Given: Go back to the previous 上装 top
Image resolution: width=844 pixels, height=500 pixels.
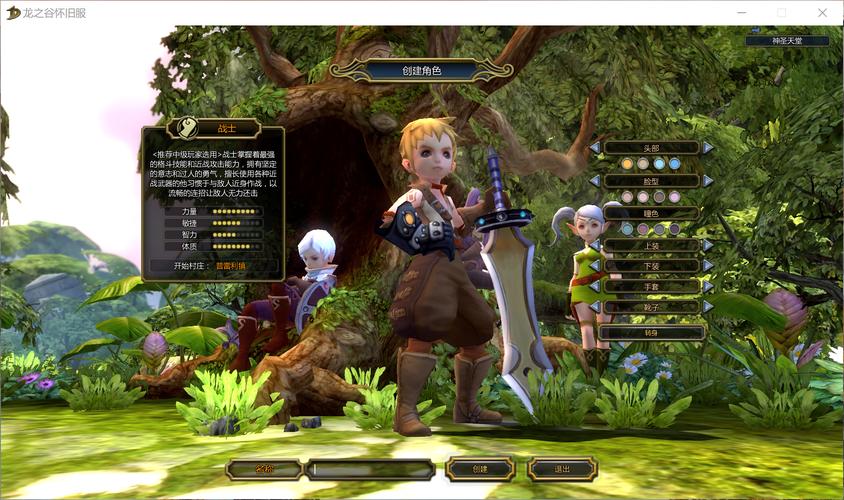Looking at the screenshot, I should coord(595,245).
